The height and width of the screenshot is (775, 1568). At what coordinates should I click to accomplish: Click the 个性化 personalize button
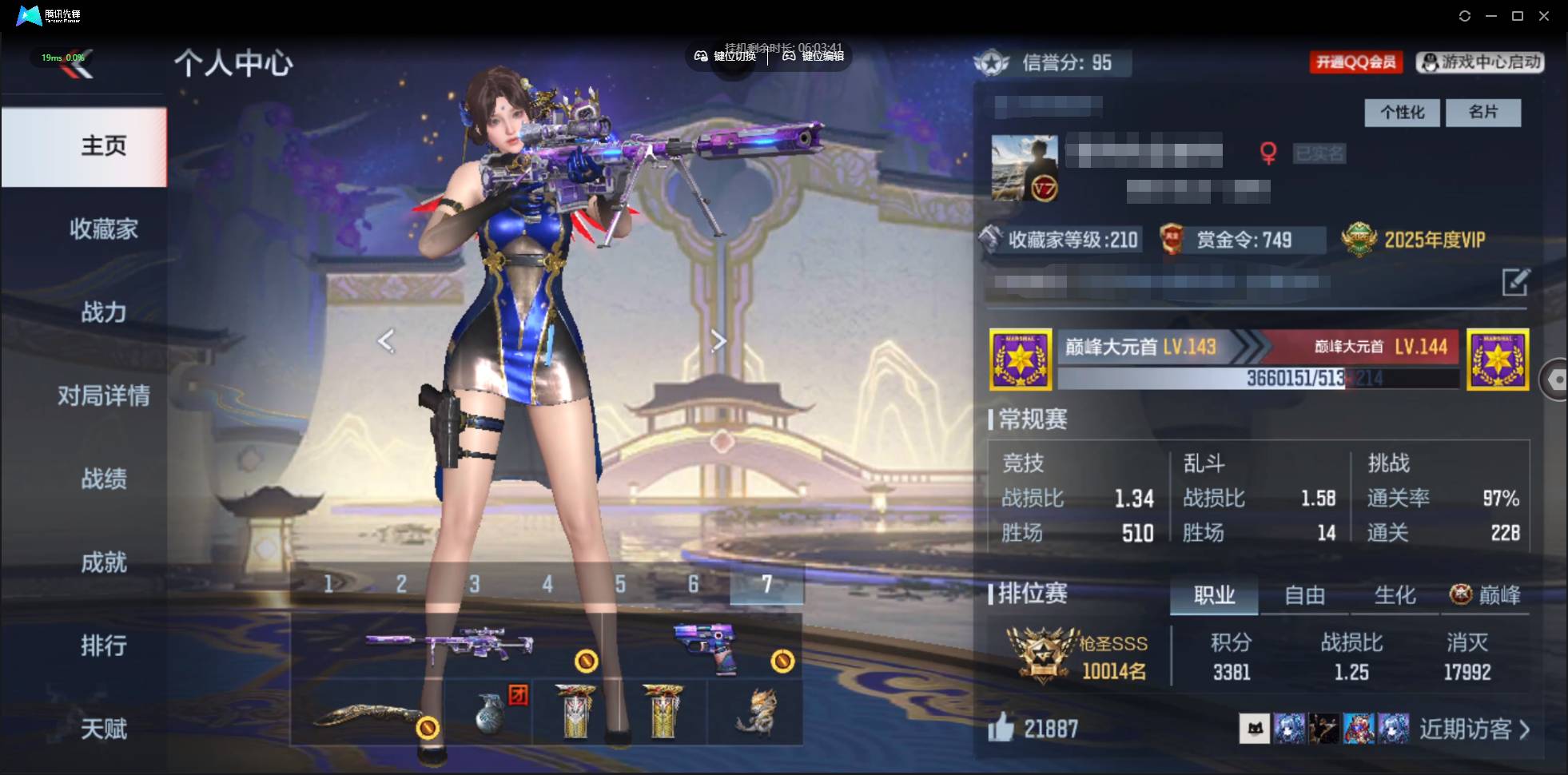1402,113
